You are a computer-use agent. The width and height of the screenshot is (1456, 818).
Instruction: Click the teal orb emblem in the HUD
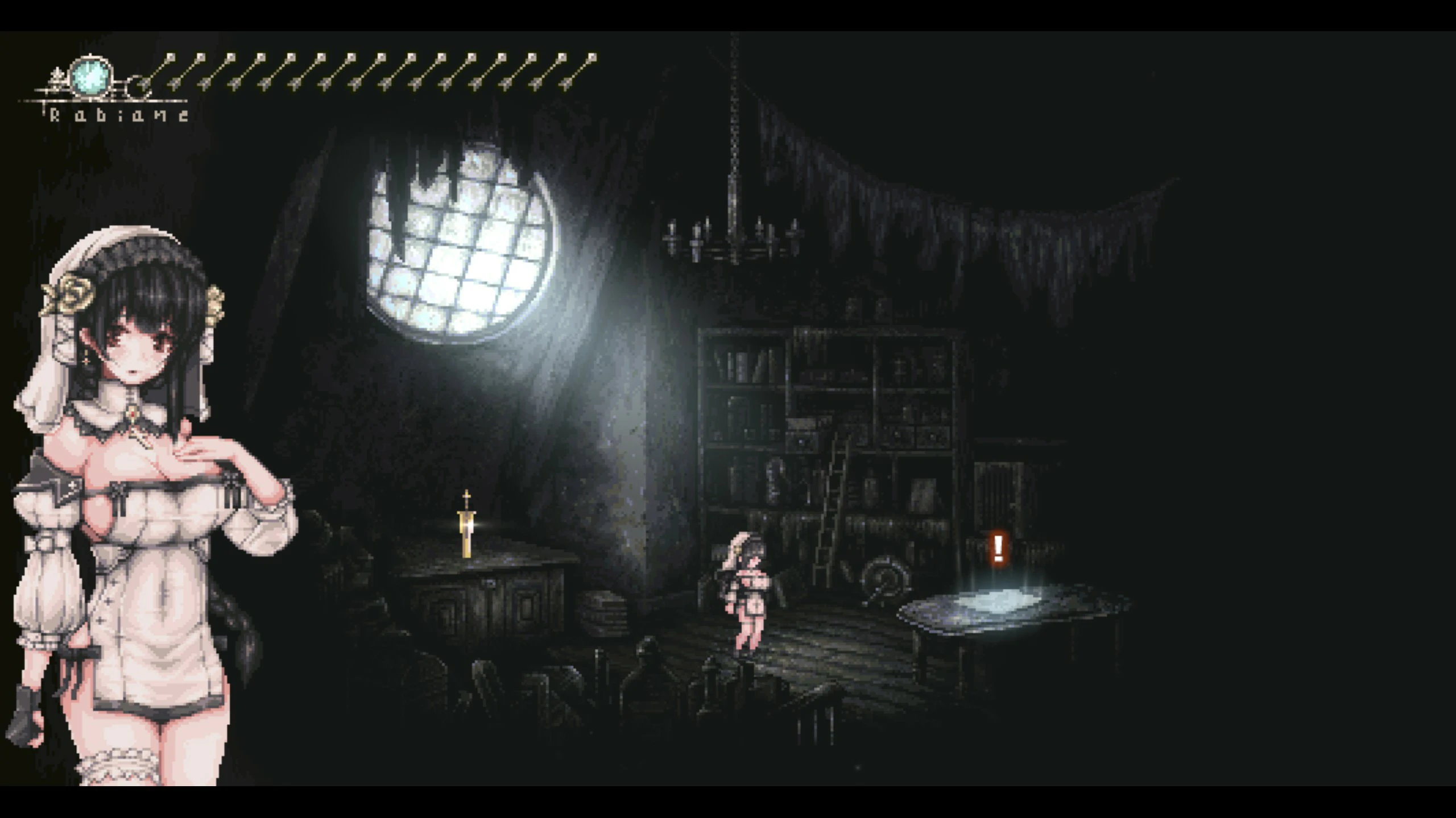pos(91,76)
